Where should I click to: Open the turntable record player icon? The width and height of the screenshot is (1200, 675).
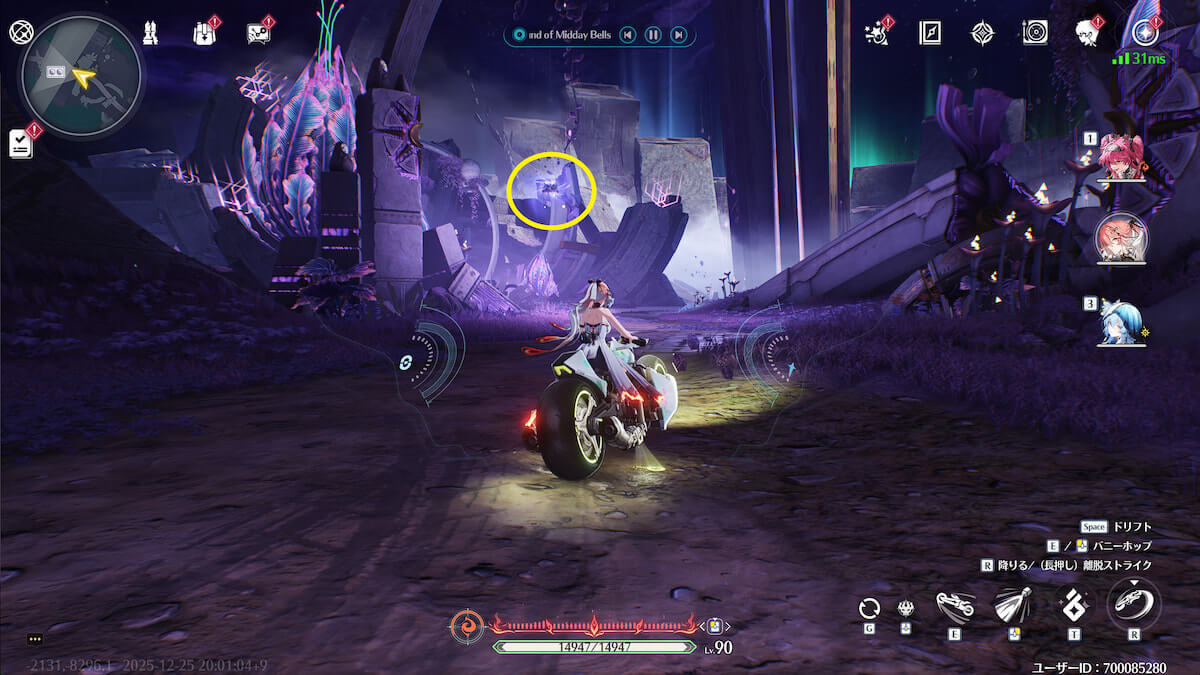click(x=1035, y=33)
